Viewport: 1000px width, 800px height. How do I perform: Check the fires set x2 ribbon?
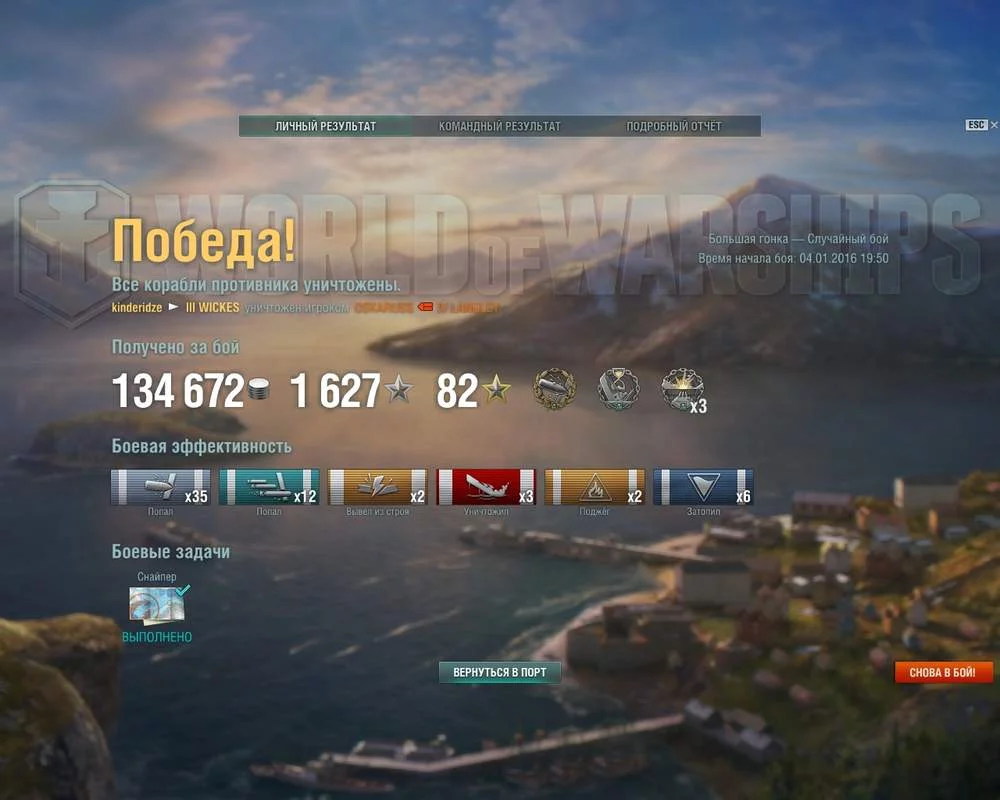[595, 487]
